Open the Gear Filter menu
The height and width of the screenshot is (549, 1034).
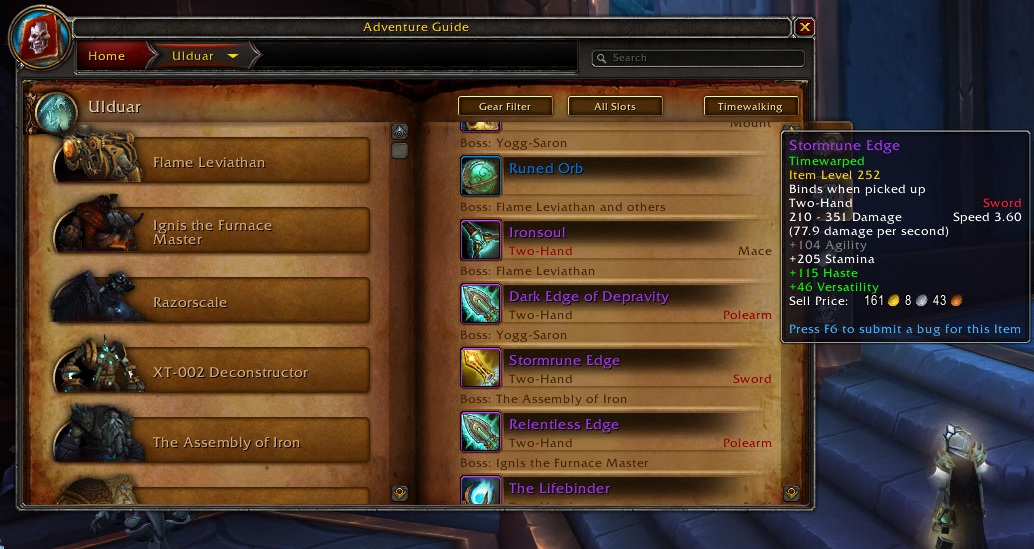[x=504, y=106]
